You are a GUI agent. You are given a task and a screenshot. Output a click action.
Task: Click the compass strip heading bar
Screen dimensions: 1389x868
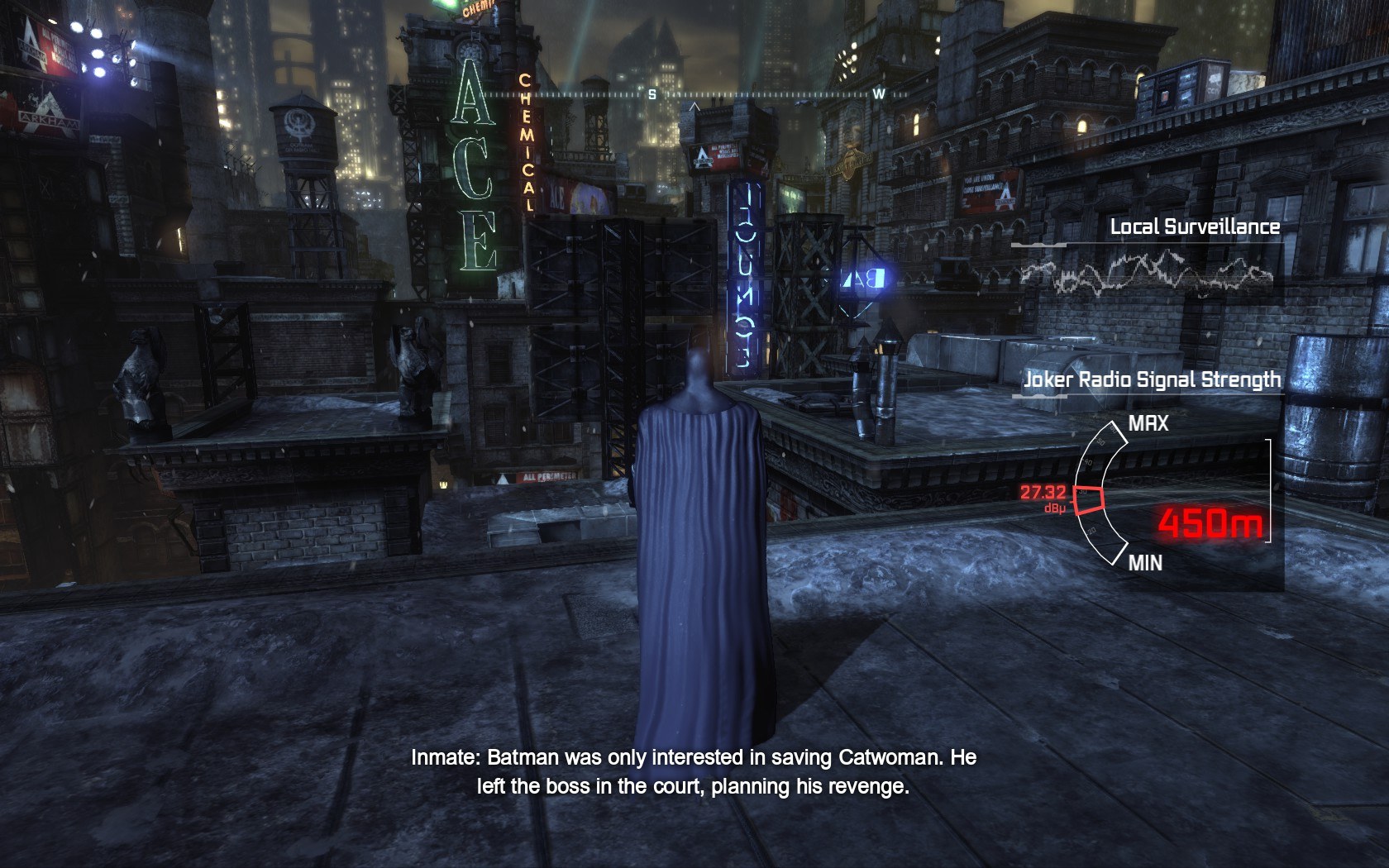click(x=694, y=95)
